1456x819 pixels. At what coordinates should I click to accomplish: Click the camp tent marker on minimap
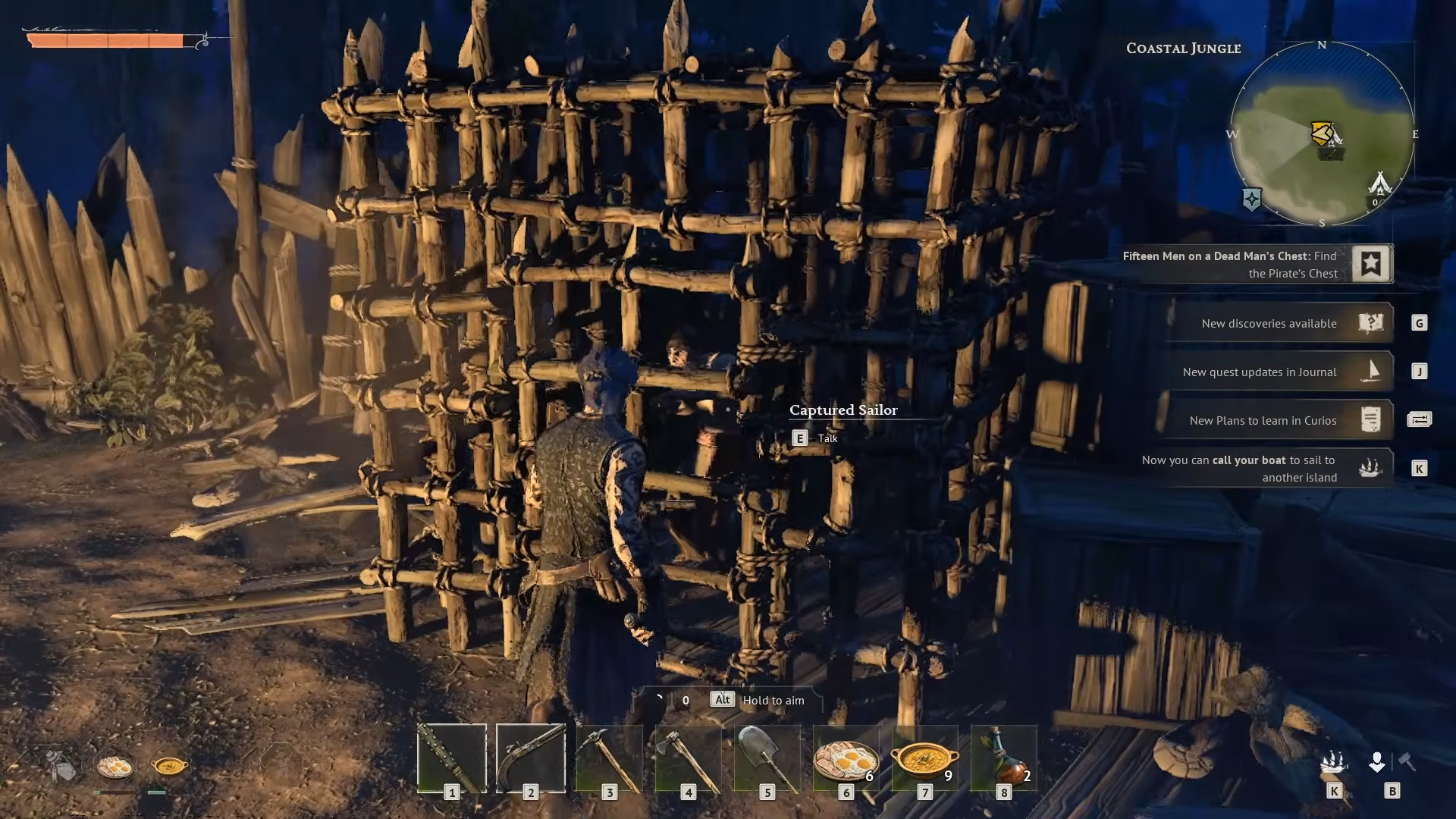point(1379,184)
